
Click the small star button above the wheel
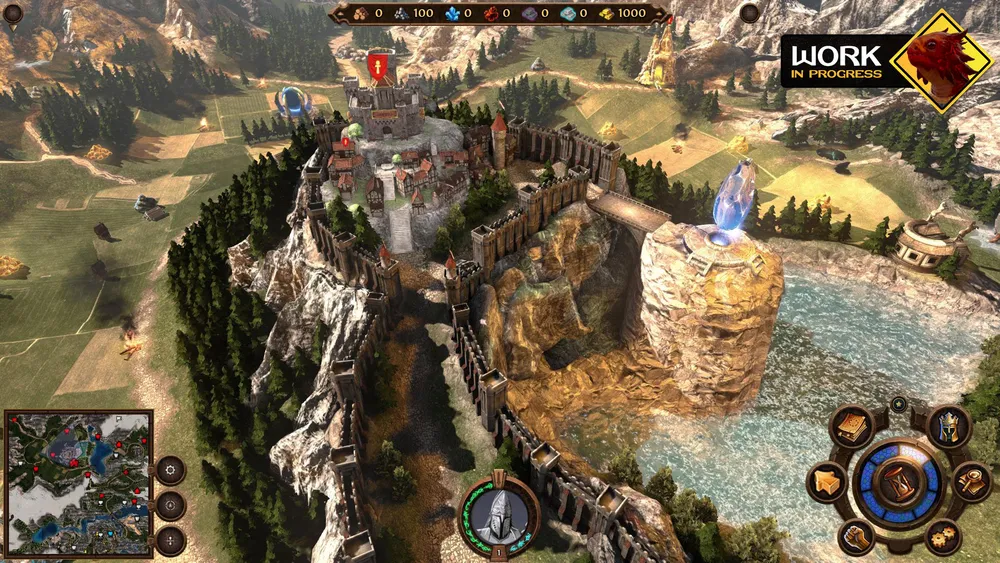898,404
